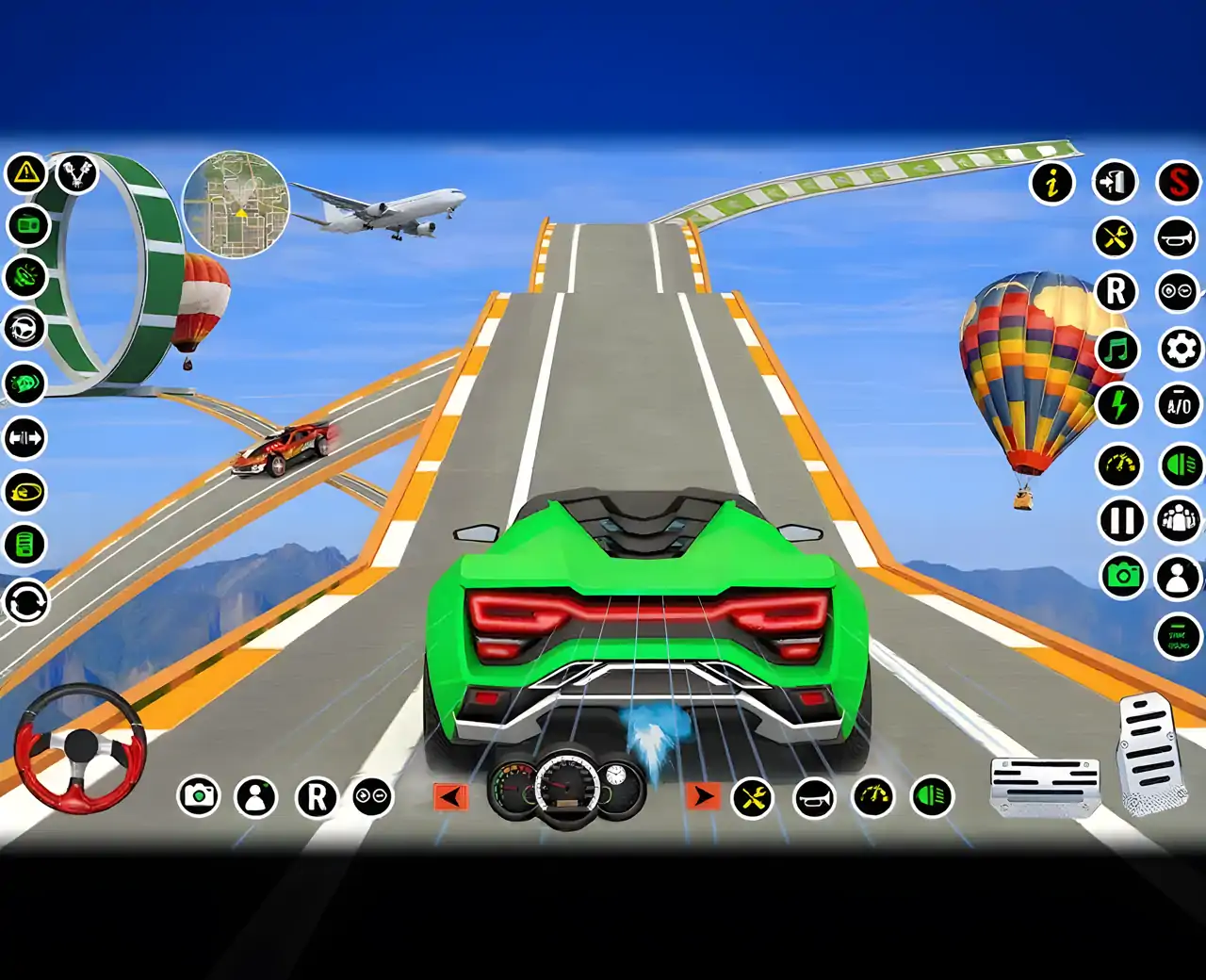Exit through the door-arrow icon

point(1115,182)
